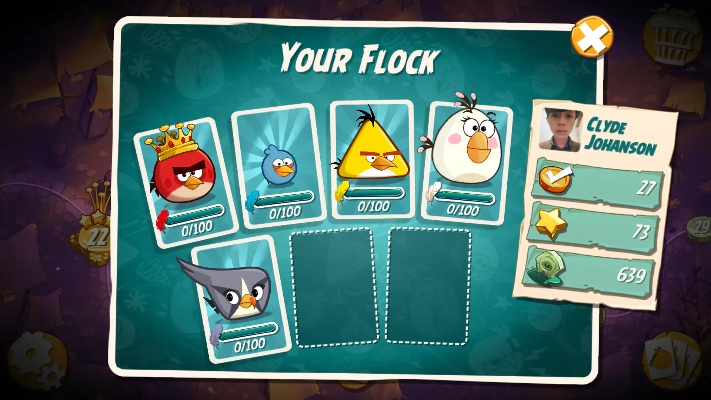Pick the yellow bird Chuck card

coord(370,160)
